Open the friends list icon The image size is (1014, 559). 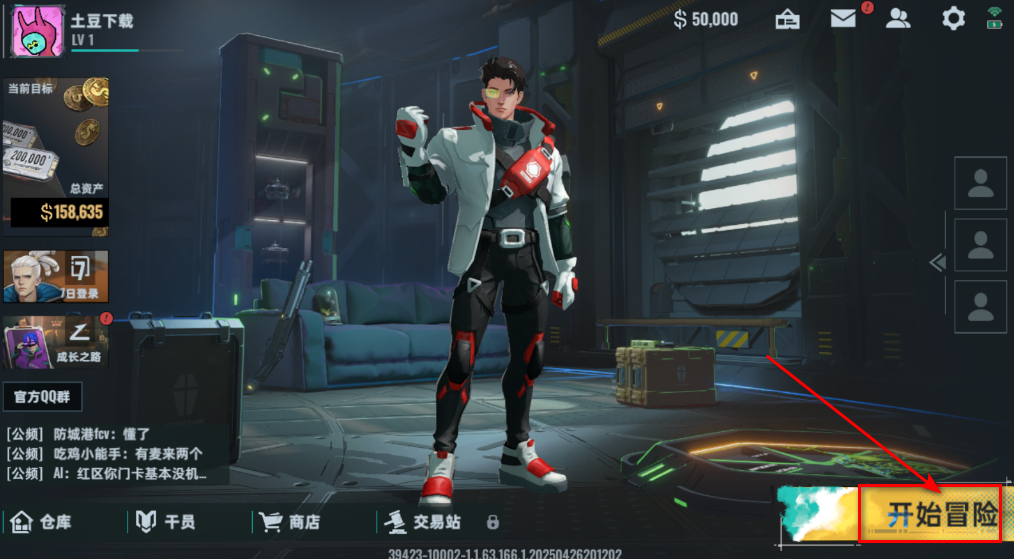[x=899, y=18]
